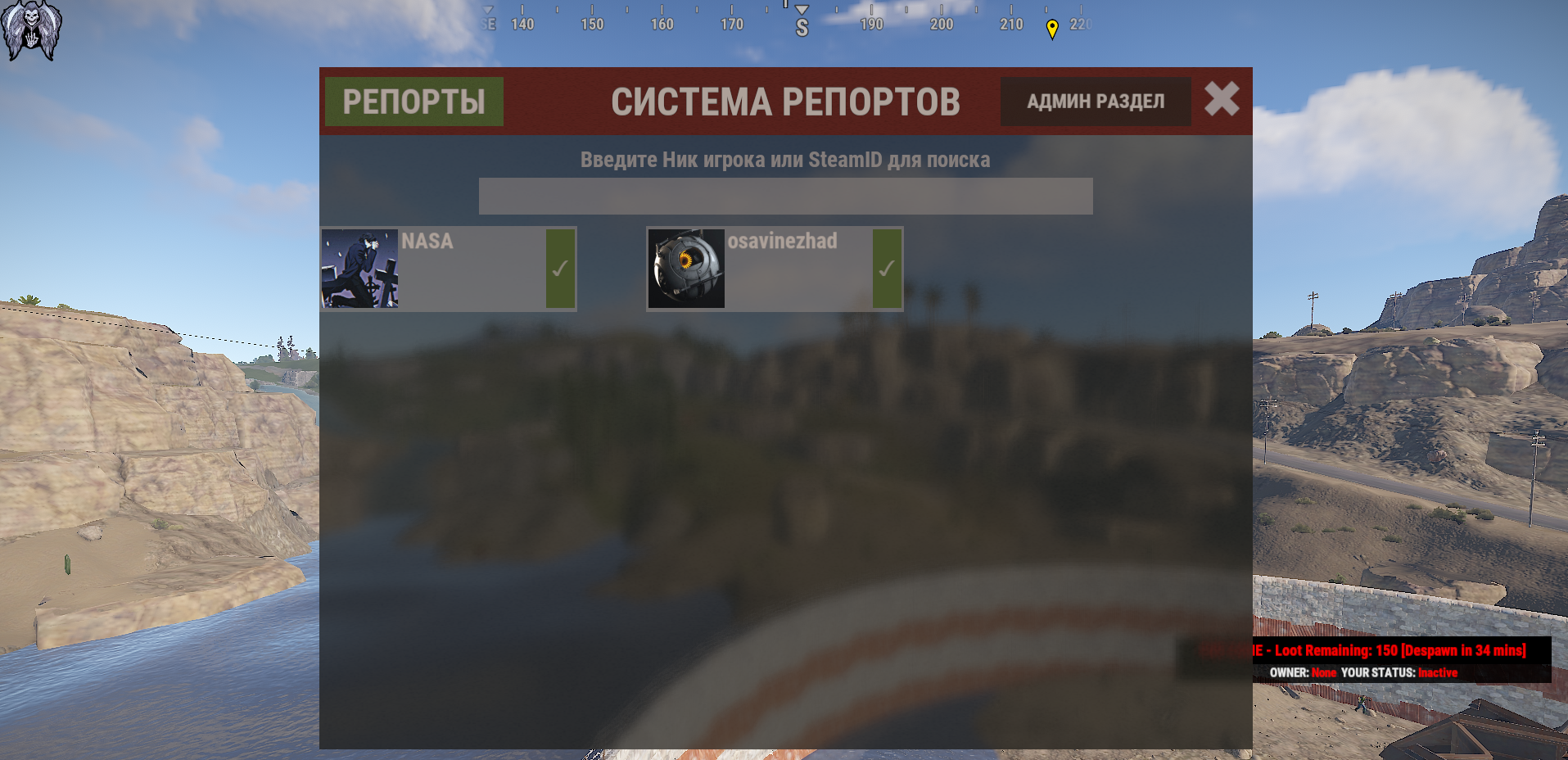Click the 220 heading mark on compass
The height and width of the screenshot is (760, 1568).
[1081, 24]
